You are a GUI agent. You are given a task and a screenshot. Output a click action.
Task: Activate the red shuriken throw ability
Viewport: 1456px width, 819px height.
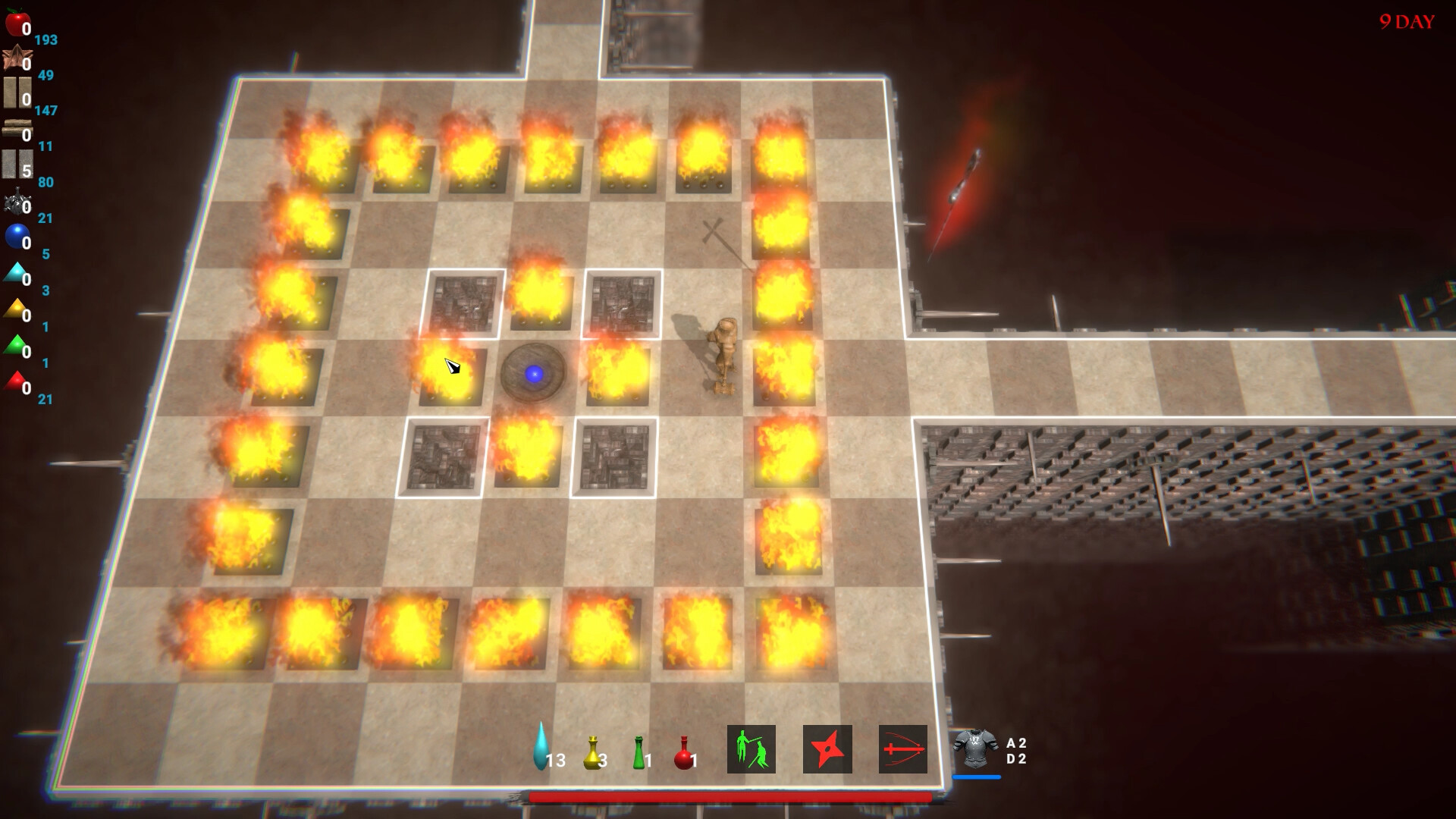[x=827, y=749]
